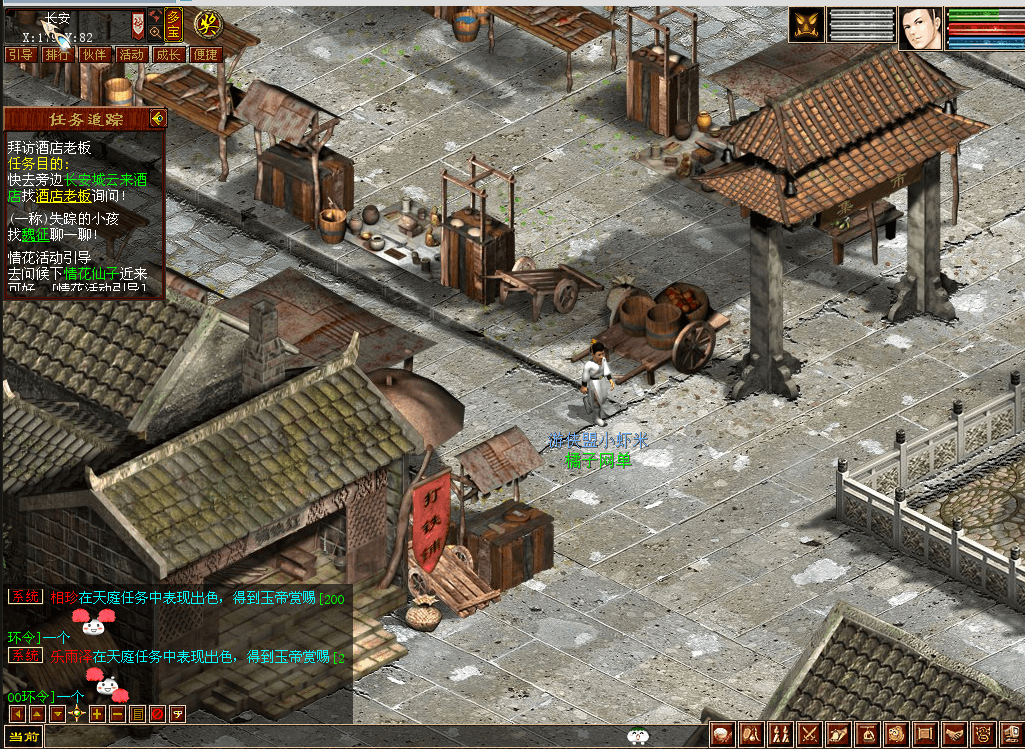The height and width of the screenshot is (749, 1025).
Task: Select the golden beast pet portrait
Action: [806, 25]
